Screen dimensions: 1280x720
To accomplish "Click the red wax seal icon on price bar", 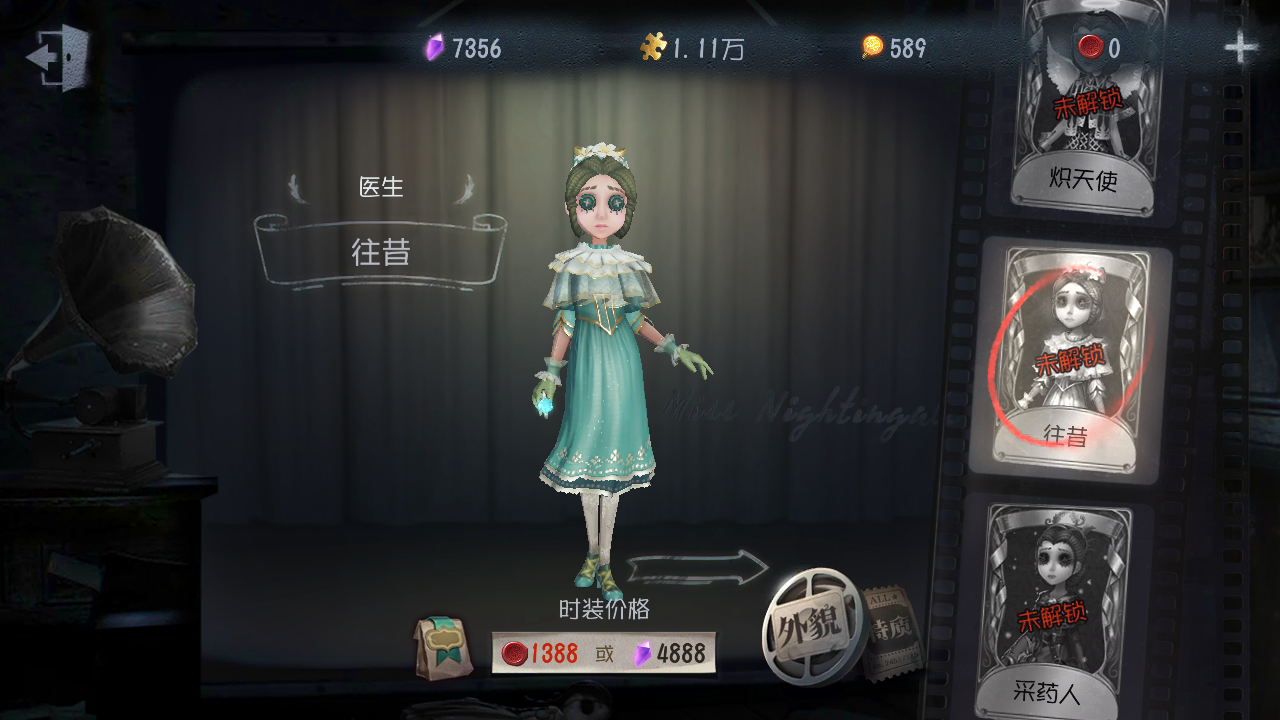I will (516, 651).
